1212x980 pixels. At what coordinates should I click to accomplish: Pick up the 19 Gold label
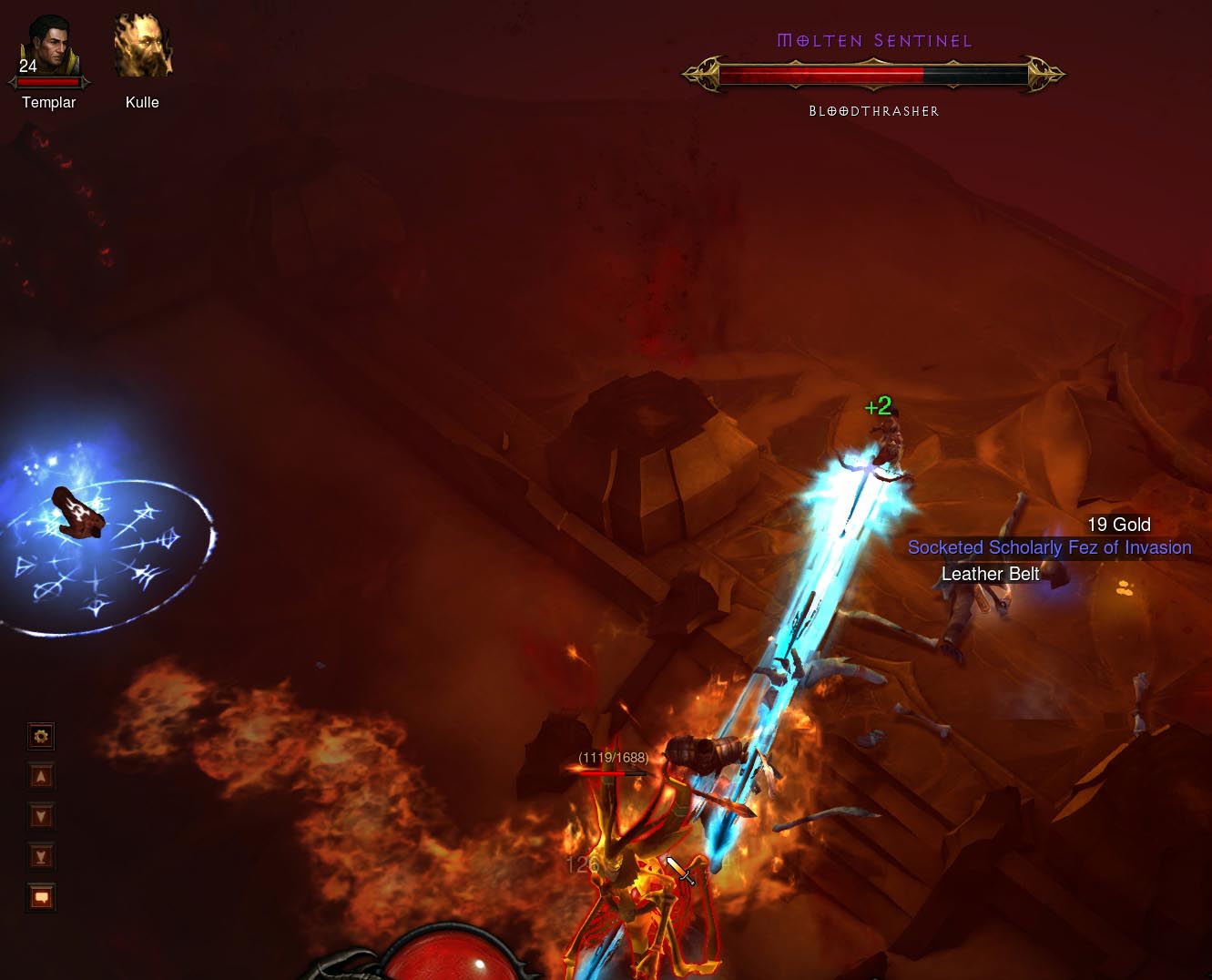click(x=1118, y=525)
